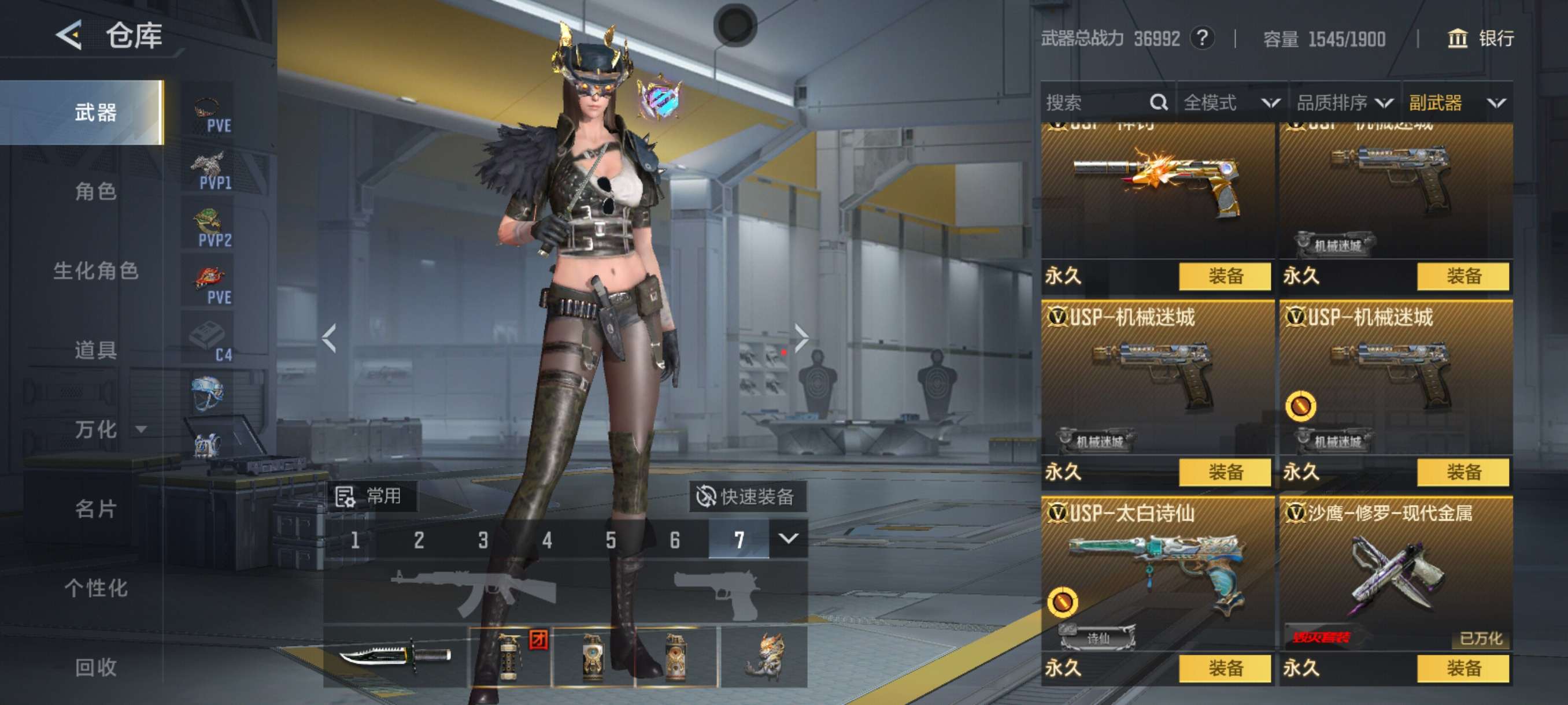This screenshot has width=1568, height=705.
Task: Select the combat knife melee slot
Action: pos(395,656)
